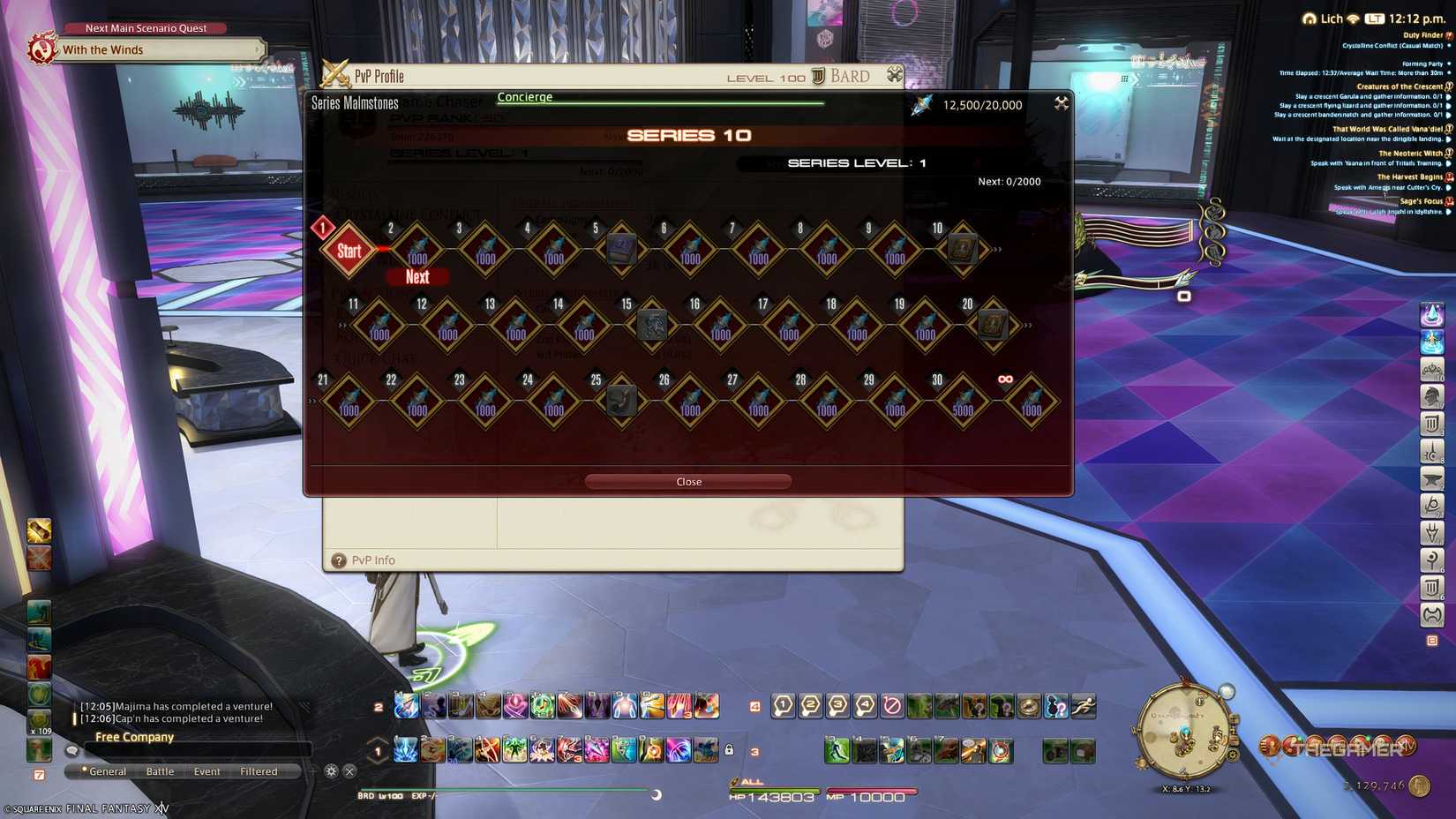Open the Series Malmstones settings cog
The image size is (1456, 819).
tap(1060, 103)
